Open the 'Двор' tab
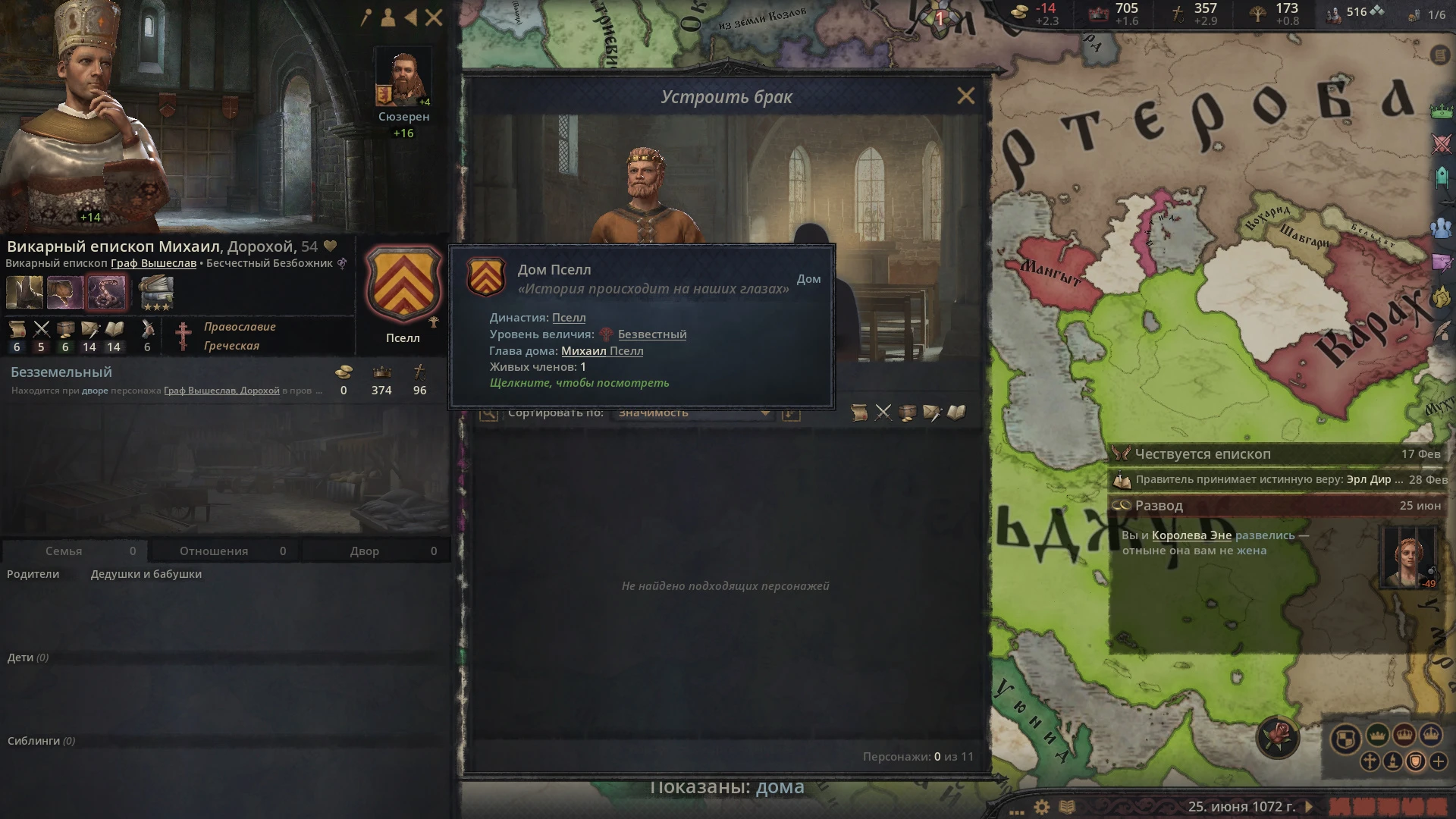Screen dimensions: 1456x819 click(x=366, y=551)
